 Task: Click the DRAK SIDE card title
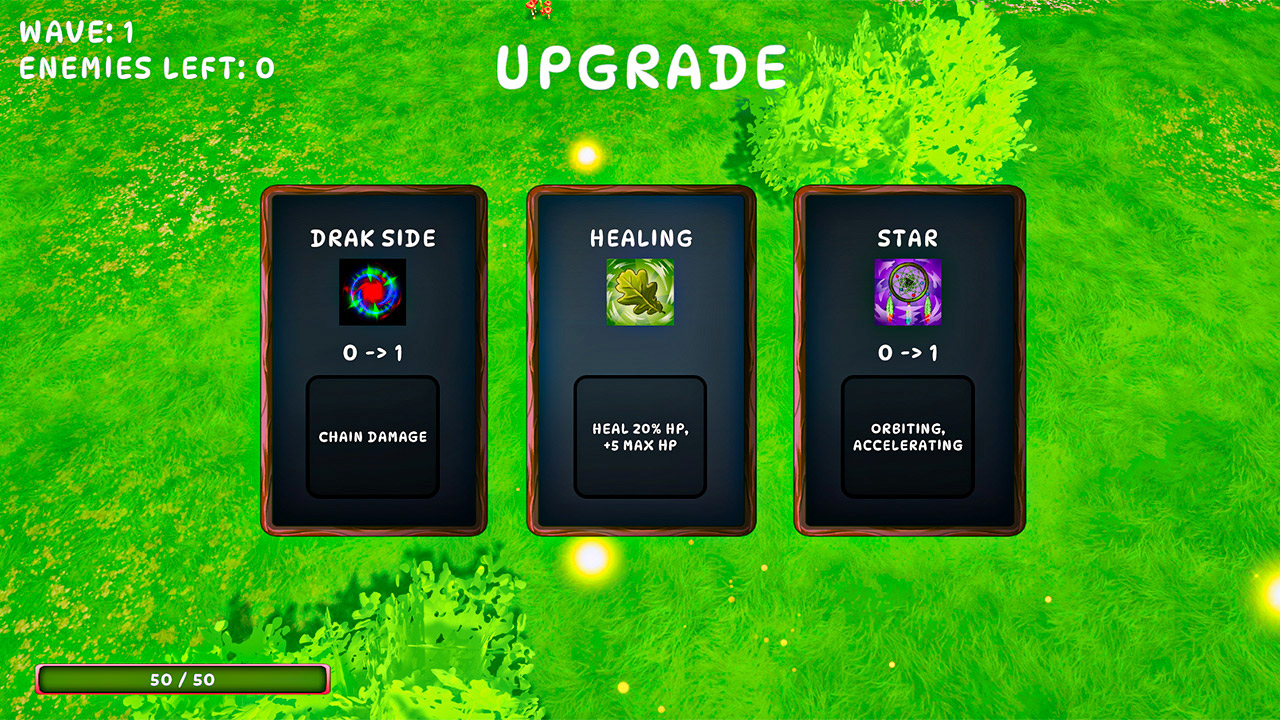coord(373,239)
